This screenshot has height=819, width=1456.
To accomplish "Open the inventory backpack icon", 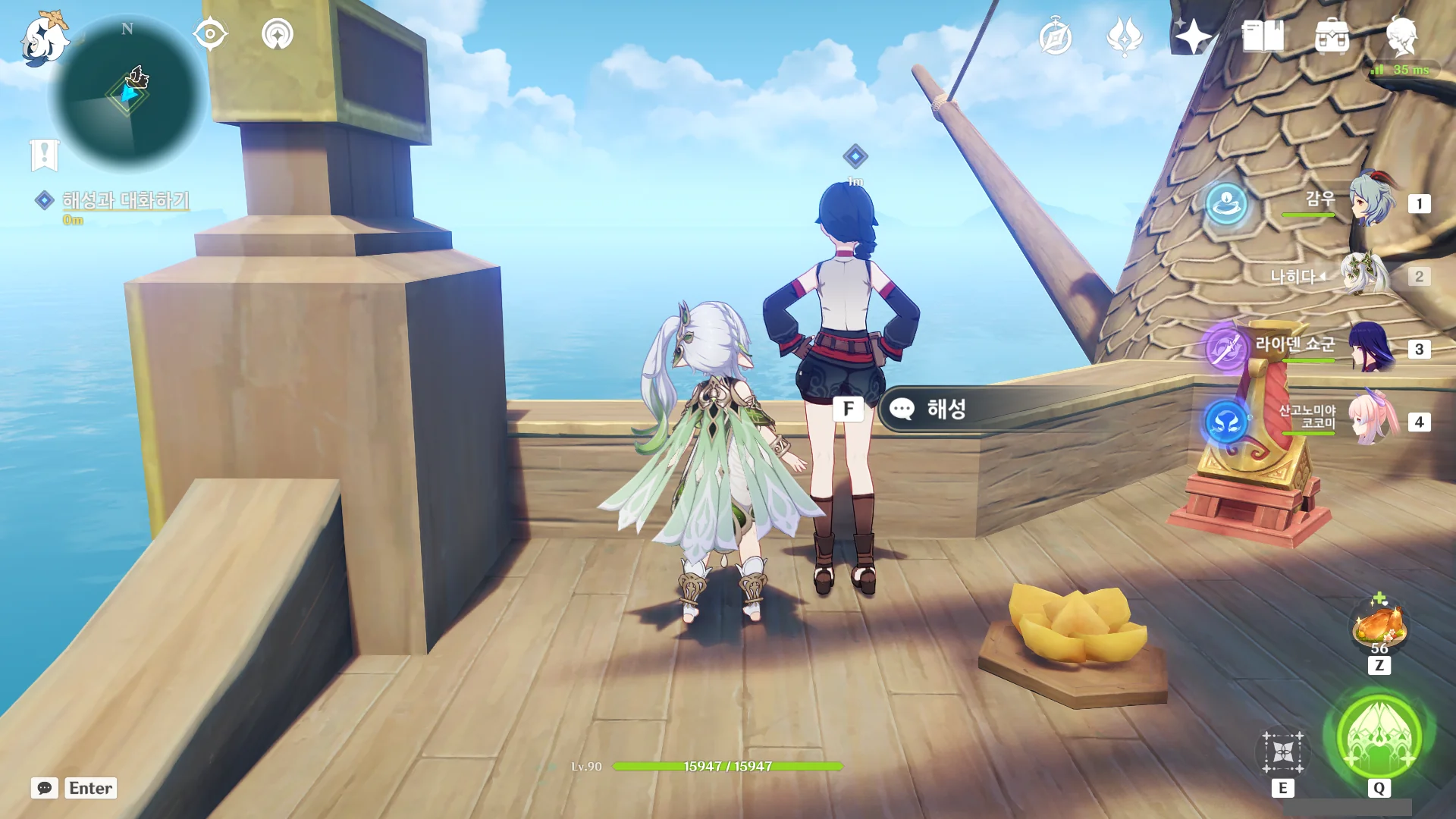I will pos(1332,36).
